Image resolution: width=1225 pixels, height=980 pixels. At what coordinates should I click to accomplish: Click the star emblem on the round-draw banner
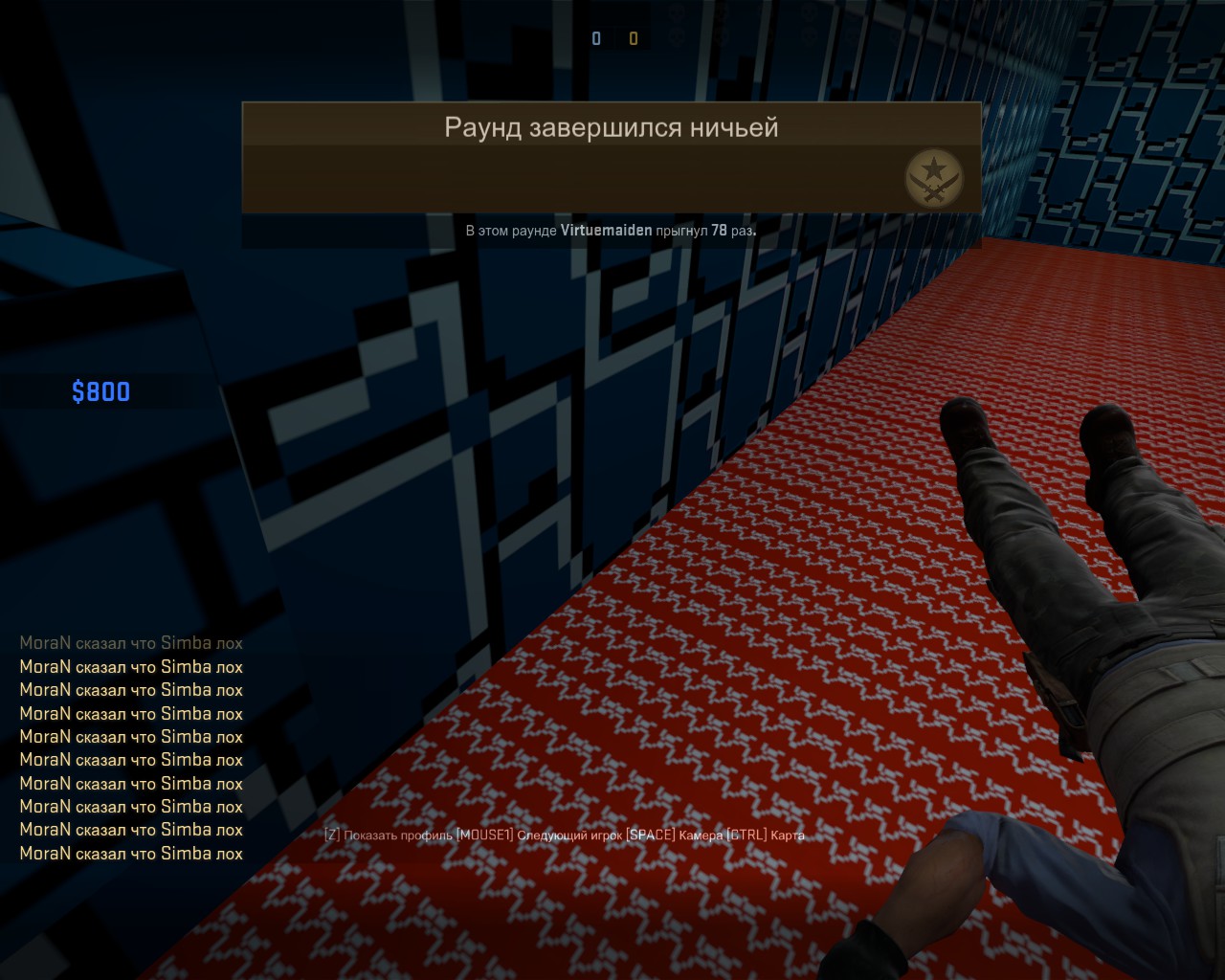pos(933,178)
